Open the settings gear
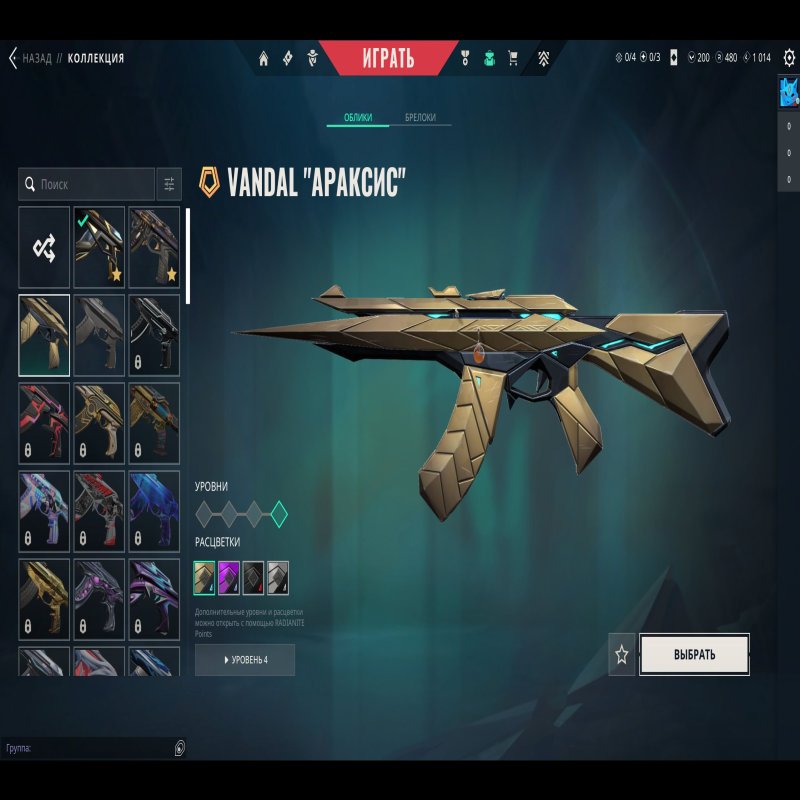800x800 pixels. coord(789,58)
